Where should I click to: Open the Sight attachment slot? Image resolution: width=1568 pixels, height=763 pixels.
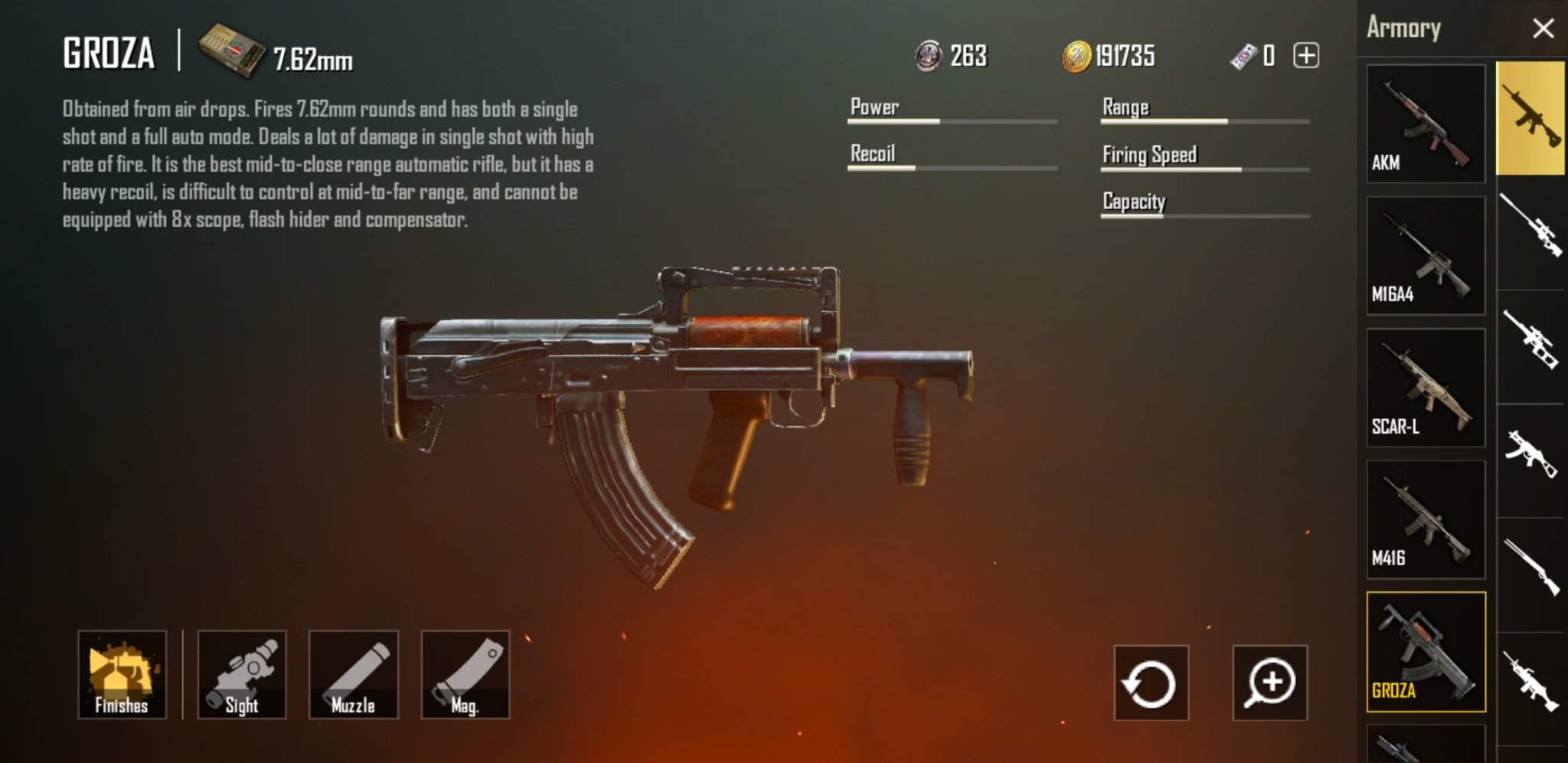click(x=242, y=675)
